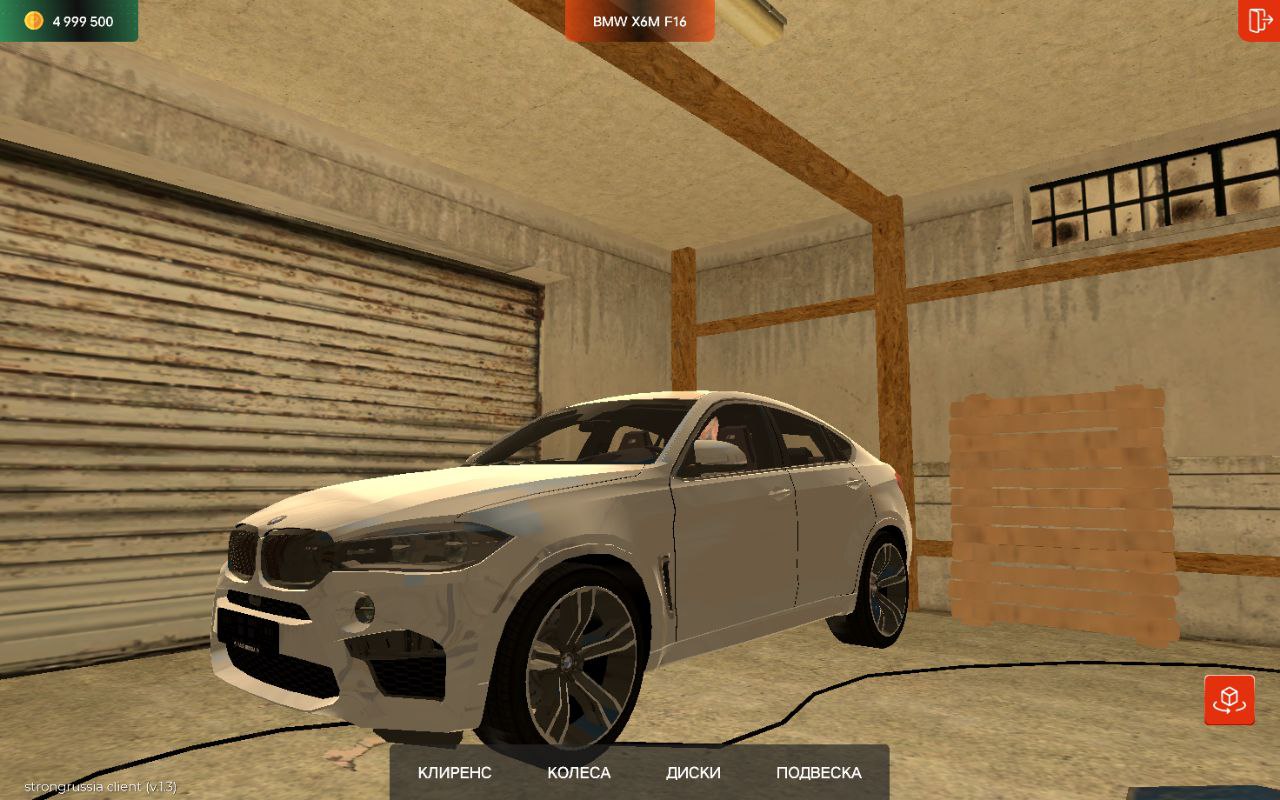
Task: Switch to the ДИСКИ rims category
Action: [x=693, y=773]
